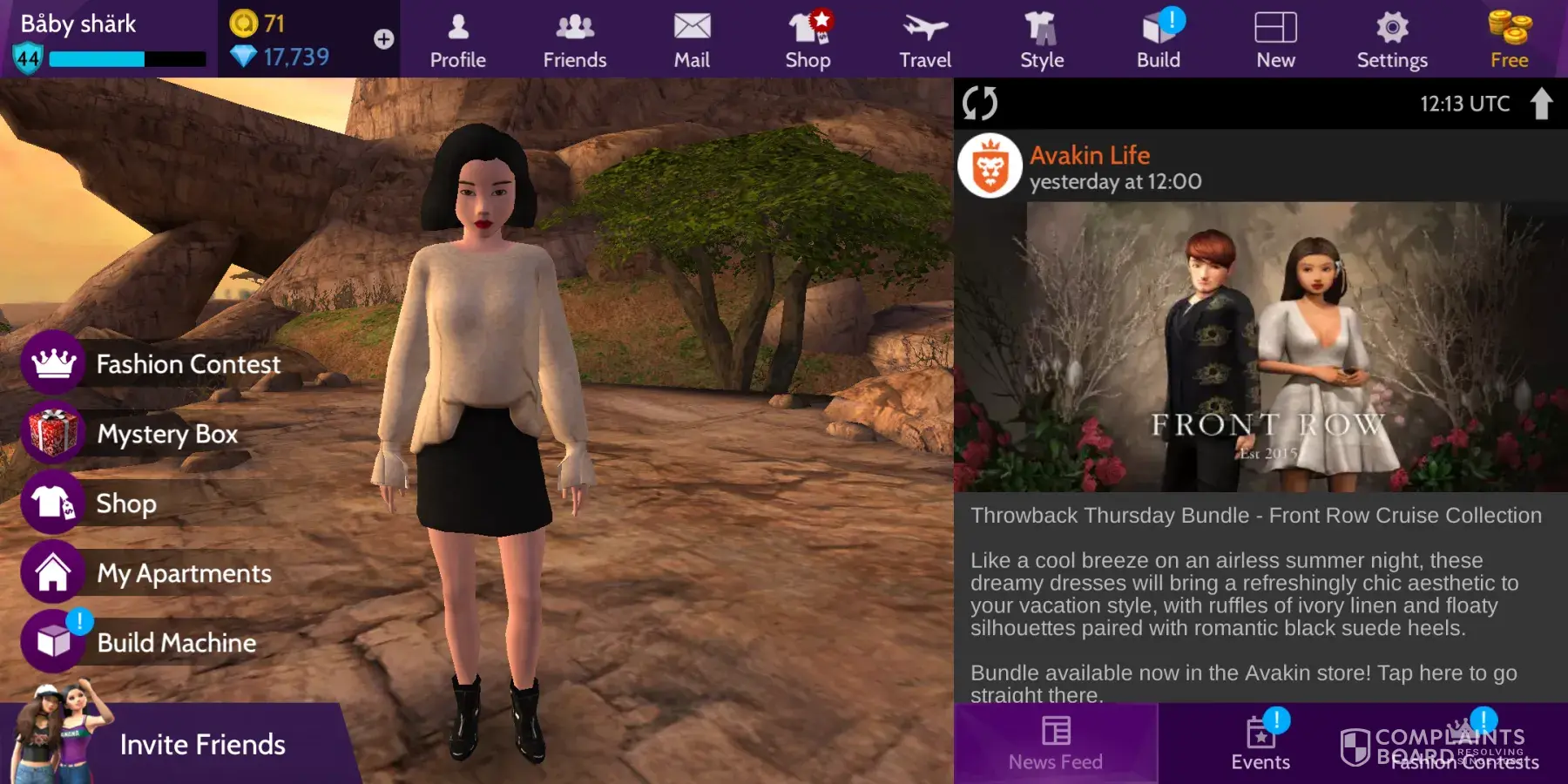Show the New items section

(1275, 40)
